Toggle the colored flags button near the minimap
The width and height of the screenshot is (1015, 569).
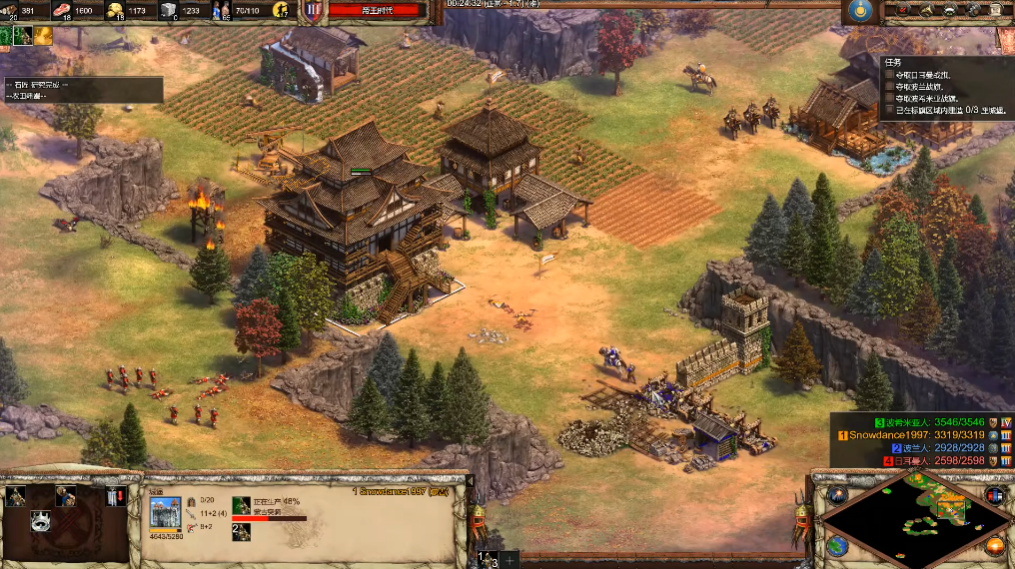click(x=995, y=495)
